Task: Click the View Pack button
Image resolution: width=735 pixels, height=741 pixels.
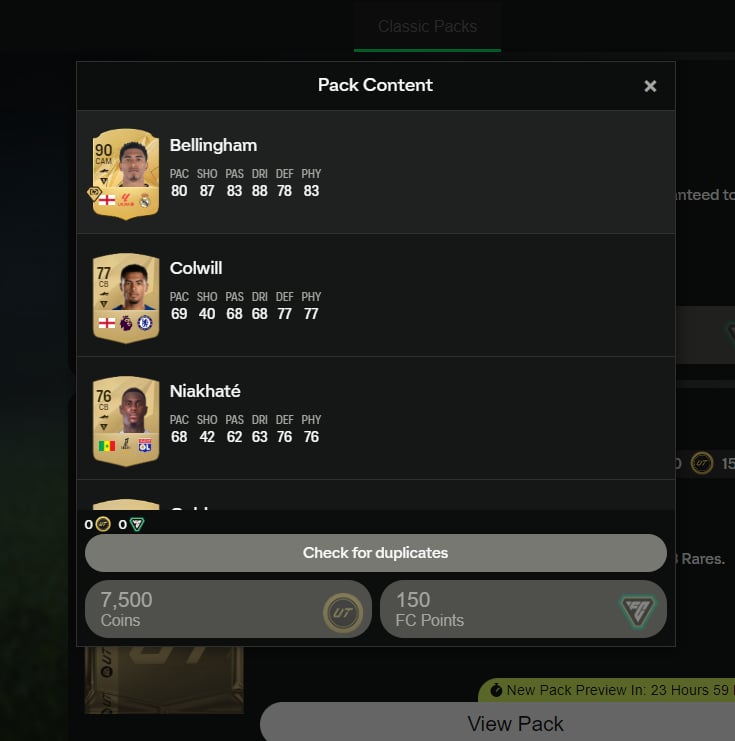Action: (x=515, y=723)
